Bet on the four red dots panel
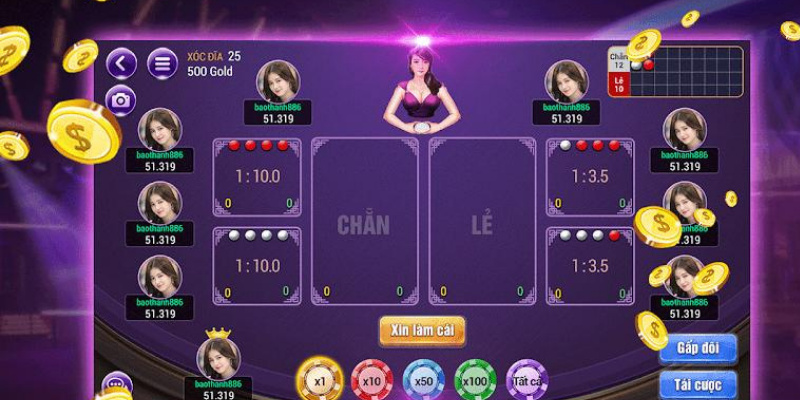Image resolution: width=800 pixels, height=400 pixels. click(x=257, y=177)
